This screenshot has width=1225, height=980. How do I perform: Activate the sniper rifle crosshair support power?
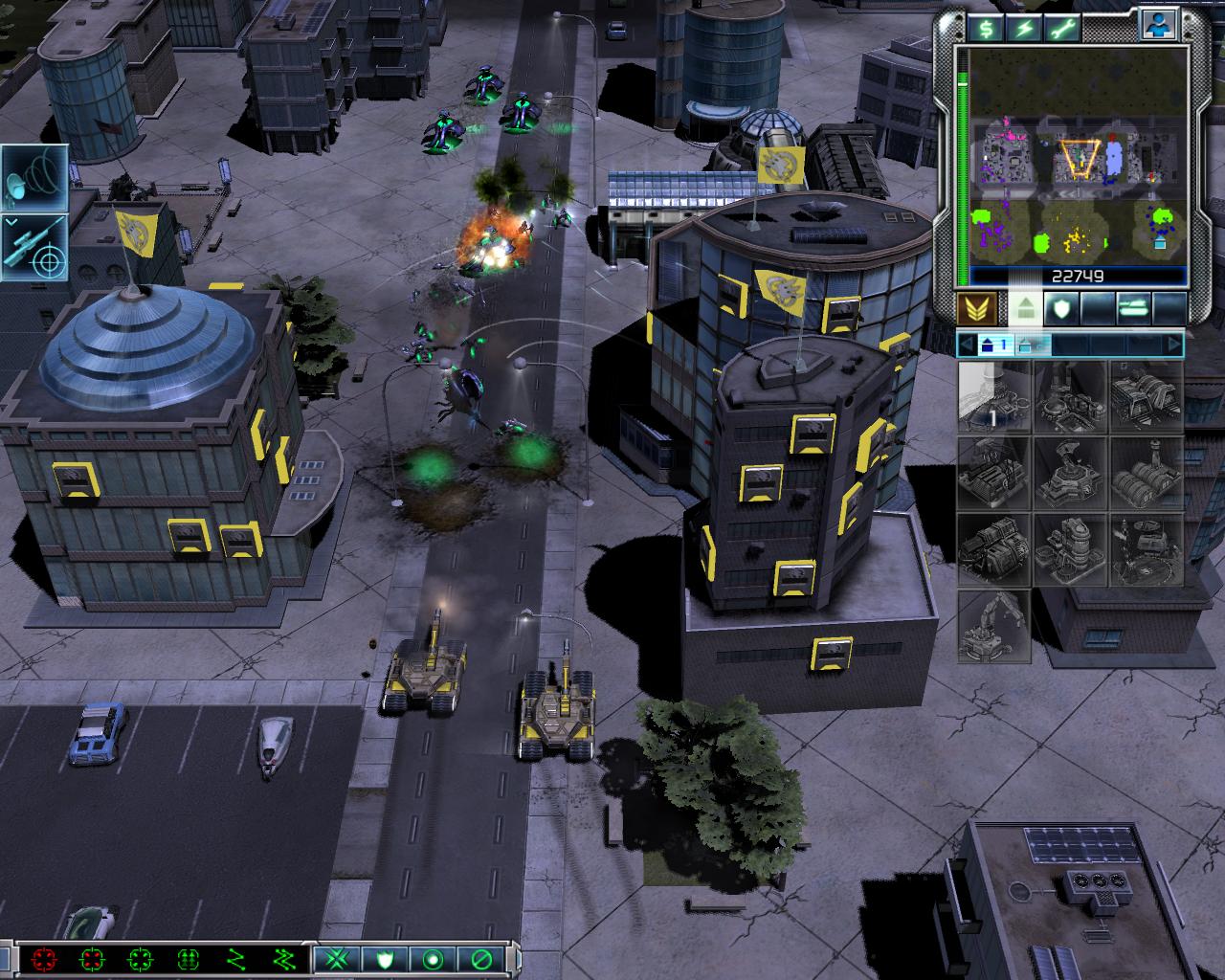coord(33,247)
